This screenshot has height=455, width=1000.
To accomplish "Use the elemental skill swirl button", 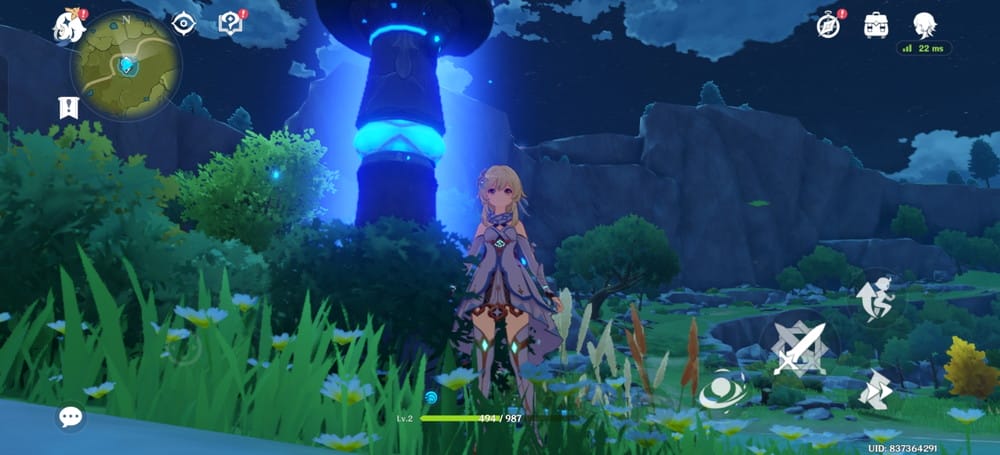I will click(x=723, y=391).
